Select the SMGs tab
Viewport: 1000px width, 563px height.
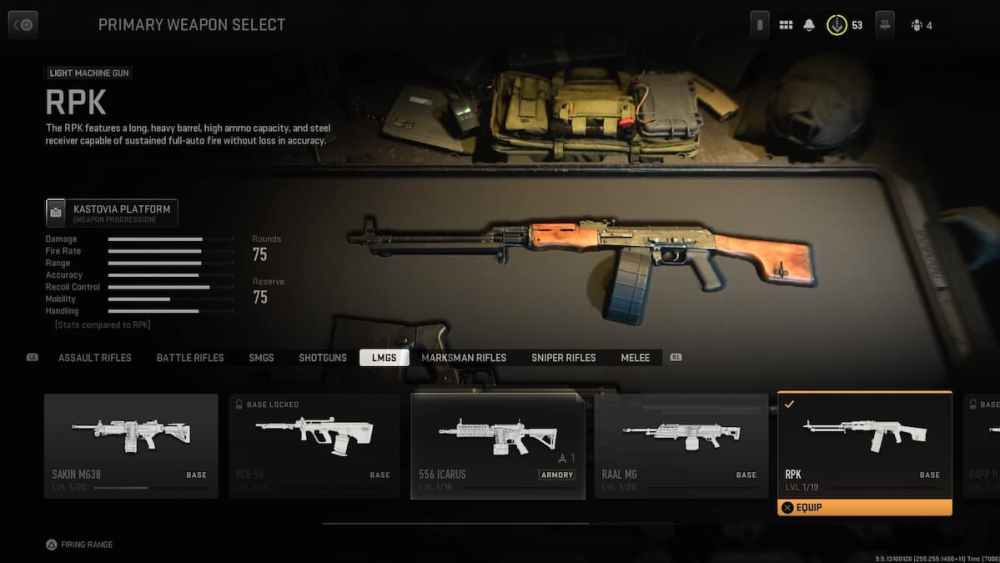pyautogui.click(x=261, y=358)
